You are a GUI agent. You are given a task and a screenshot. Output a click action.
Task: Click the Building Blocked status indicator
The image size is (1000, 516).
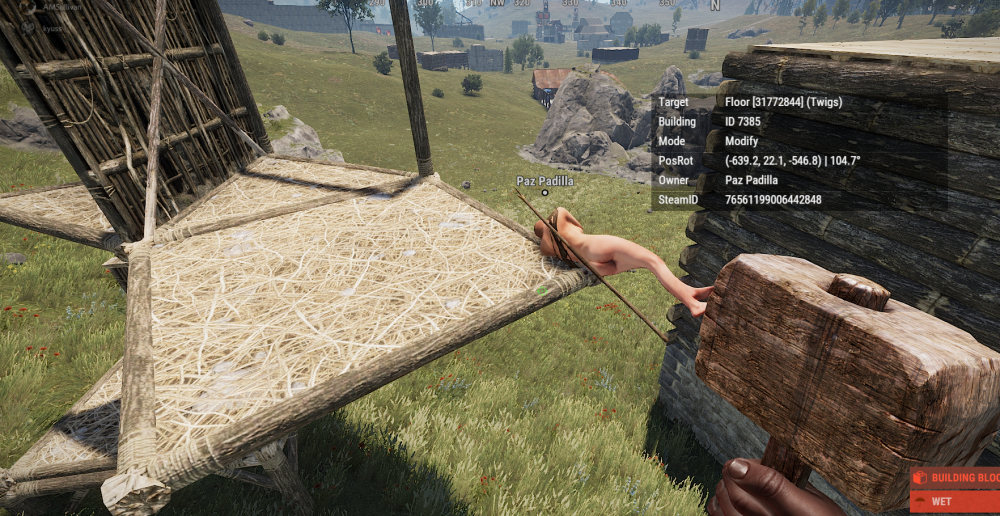955,477
